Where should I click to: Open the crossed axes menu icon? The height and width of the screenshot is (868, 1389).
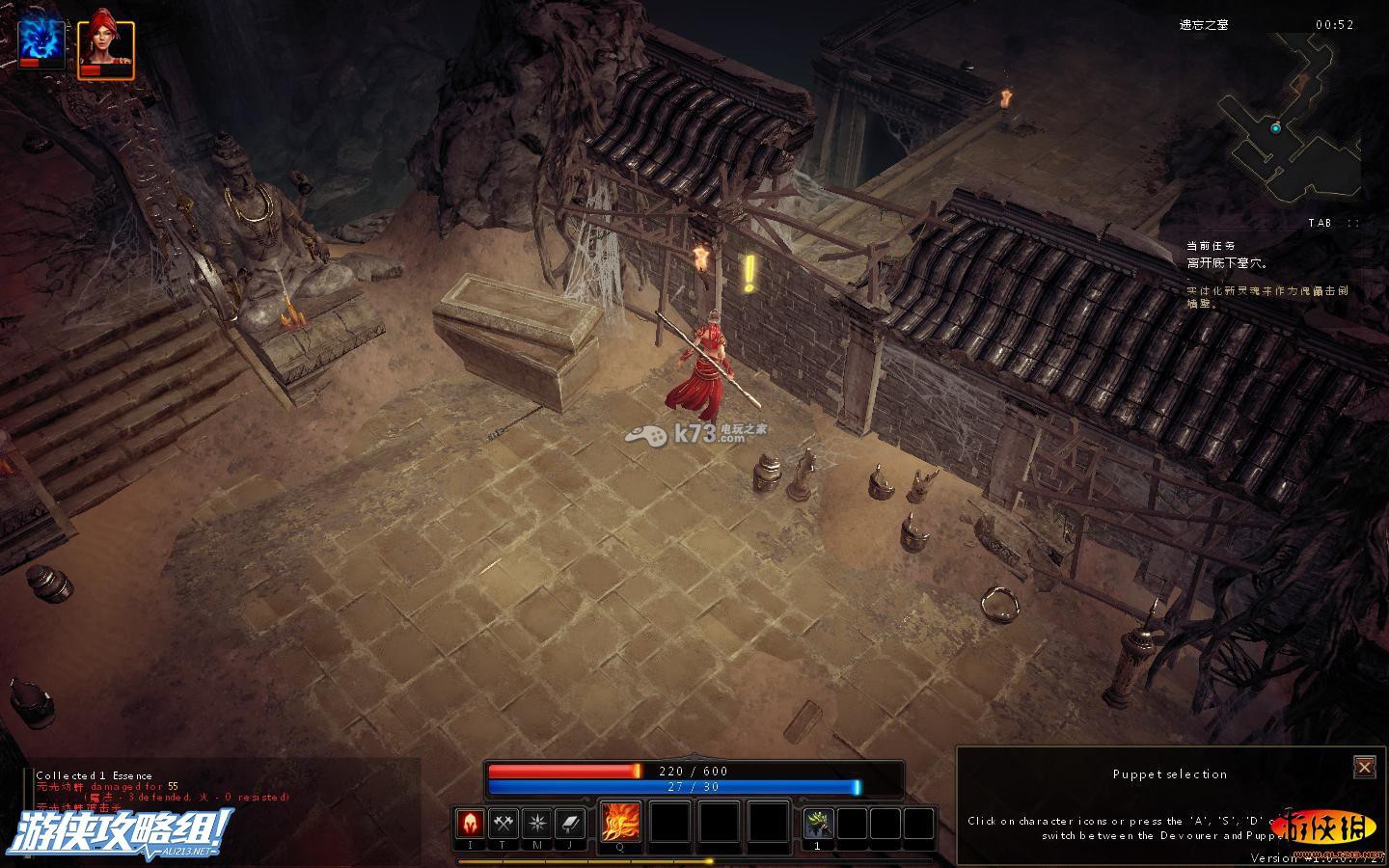pos(504,824)
